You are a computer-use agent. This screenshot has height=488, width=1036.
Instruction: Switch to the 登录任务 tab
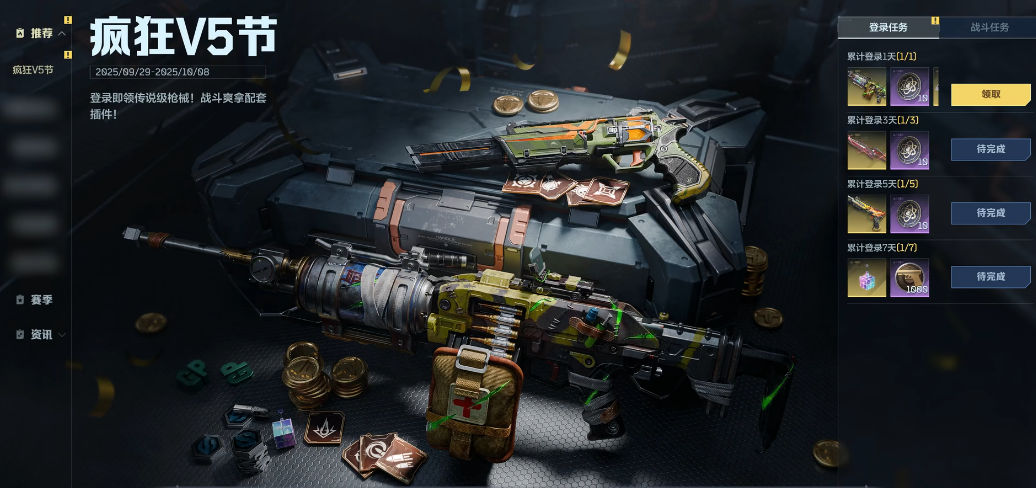tap(888, 28)
